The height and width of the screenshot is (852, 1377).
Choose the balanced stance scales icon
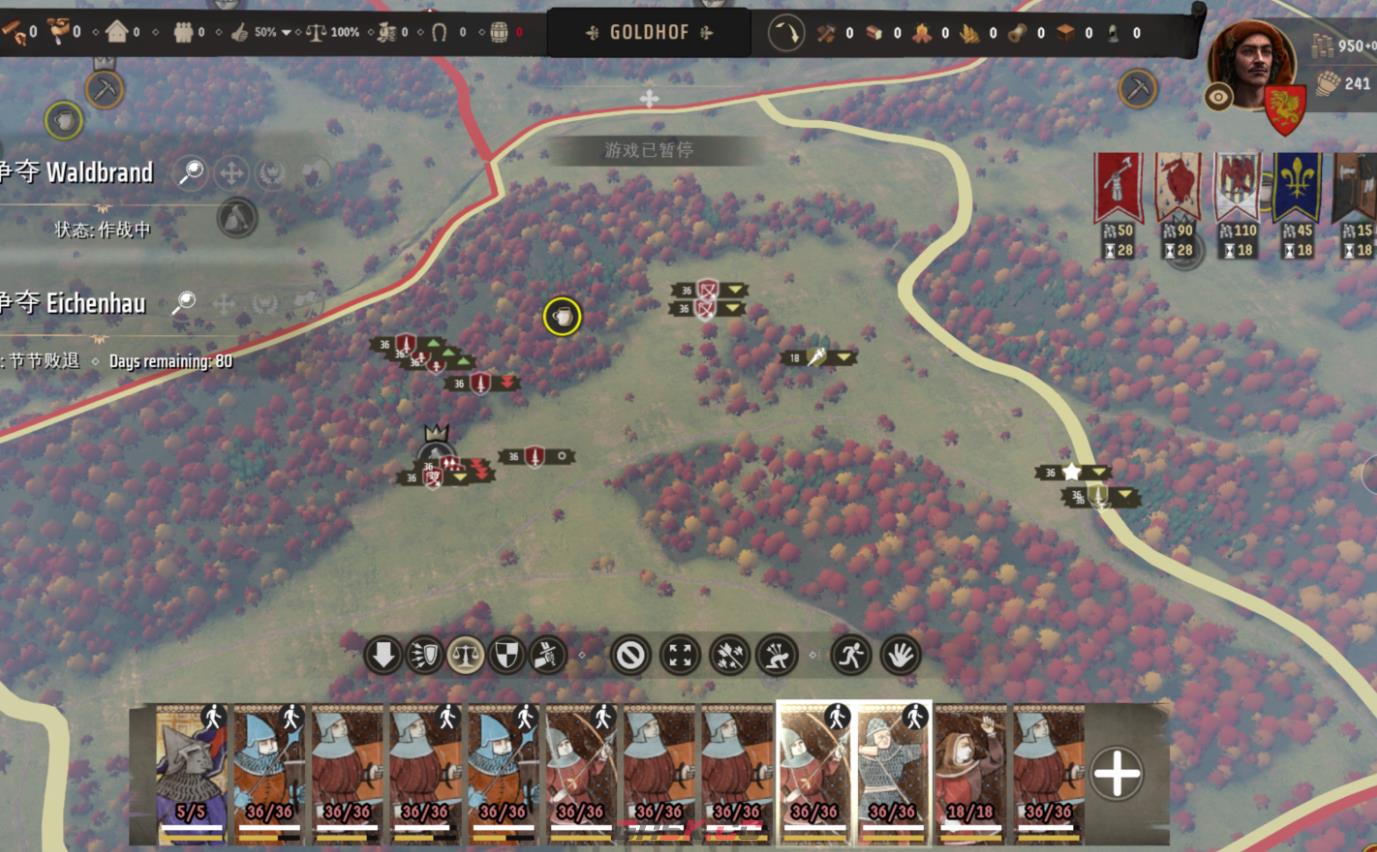[466, 656]
